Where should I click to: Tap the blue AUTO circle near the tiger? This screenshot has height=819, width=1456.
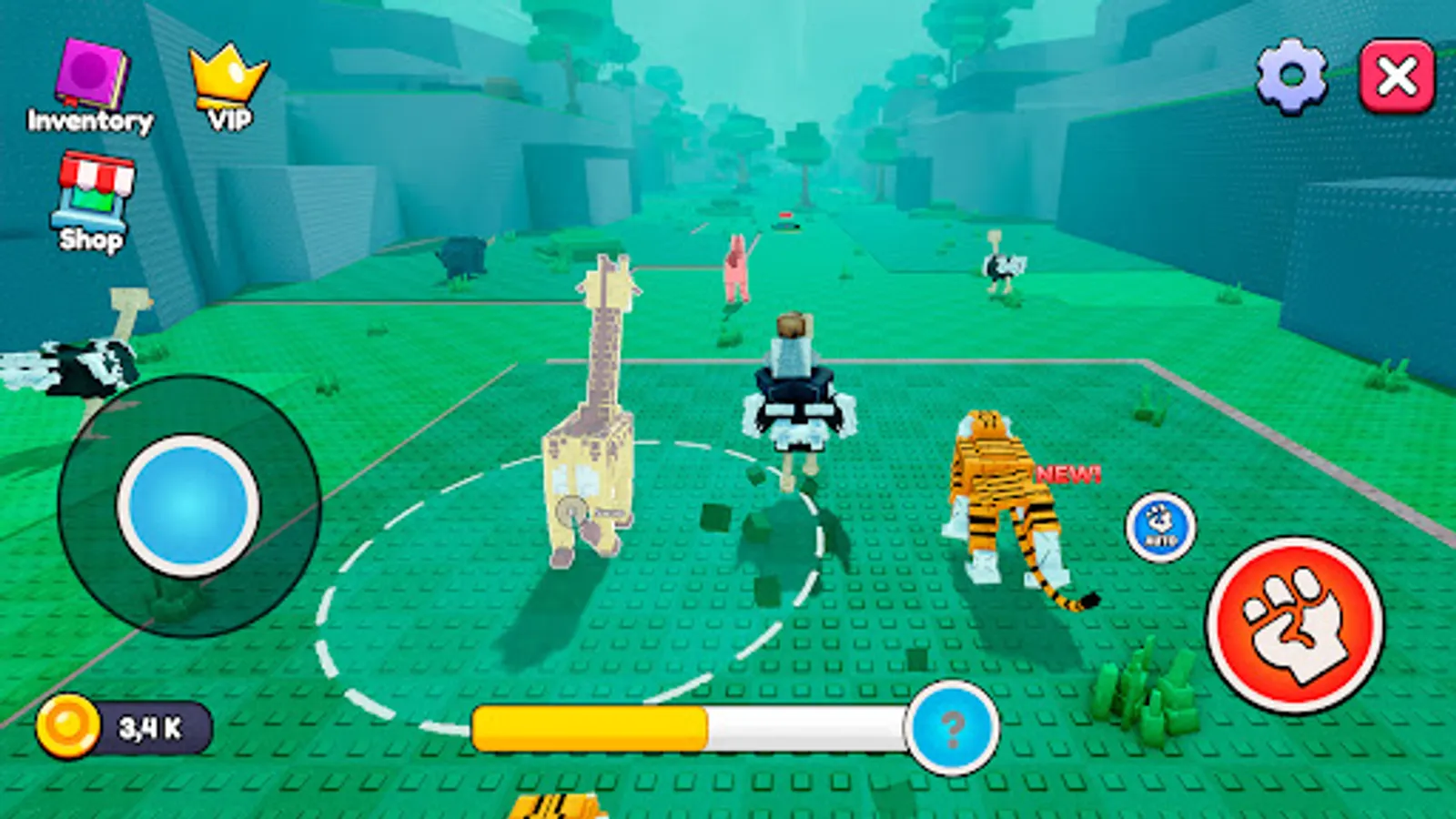1160,528
